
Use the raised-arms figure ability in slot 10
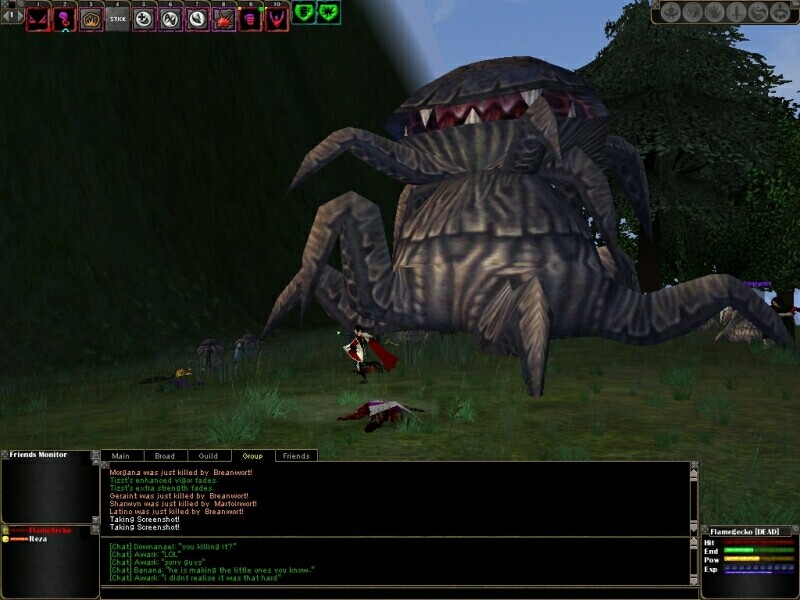click(x=275, y=18)
